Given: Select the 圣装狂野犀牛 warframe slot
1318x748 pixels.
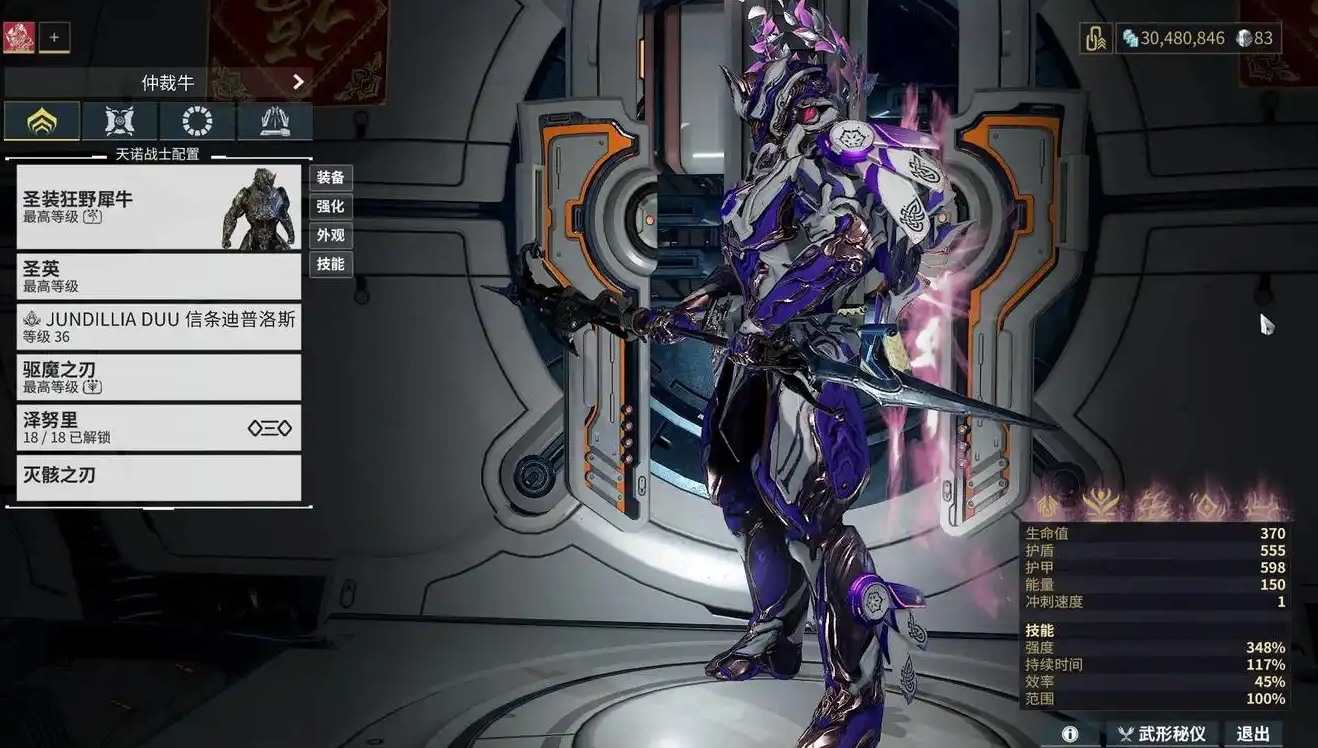Looking at the screenshot, I should (x=158, y=207).
